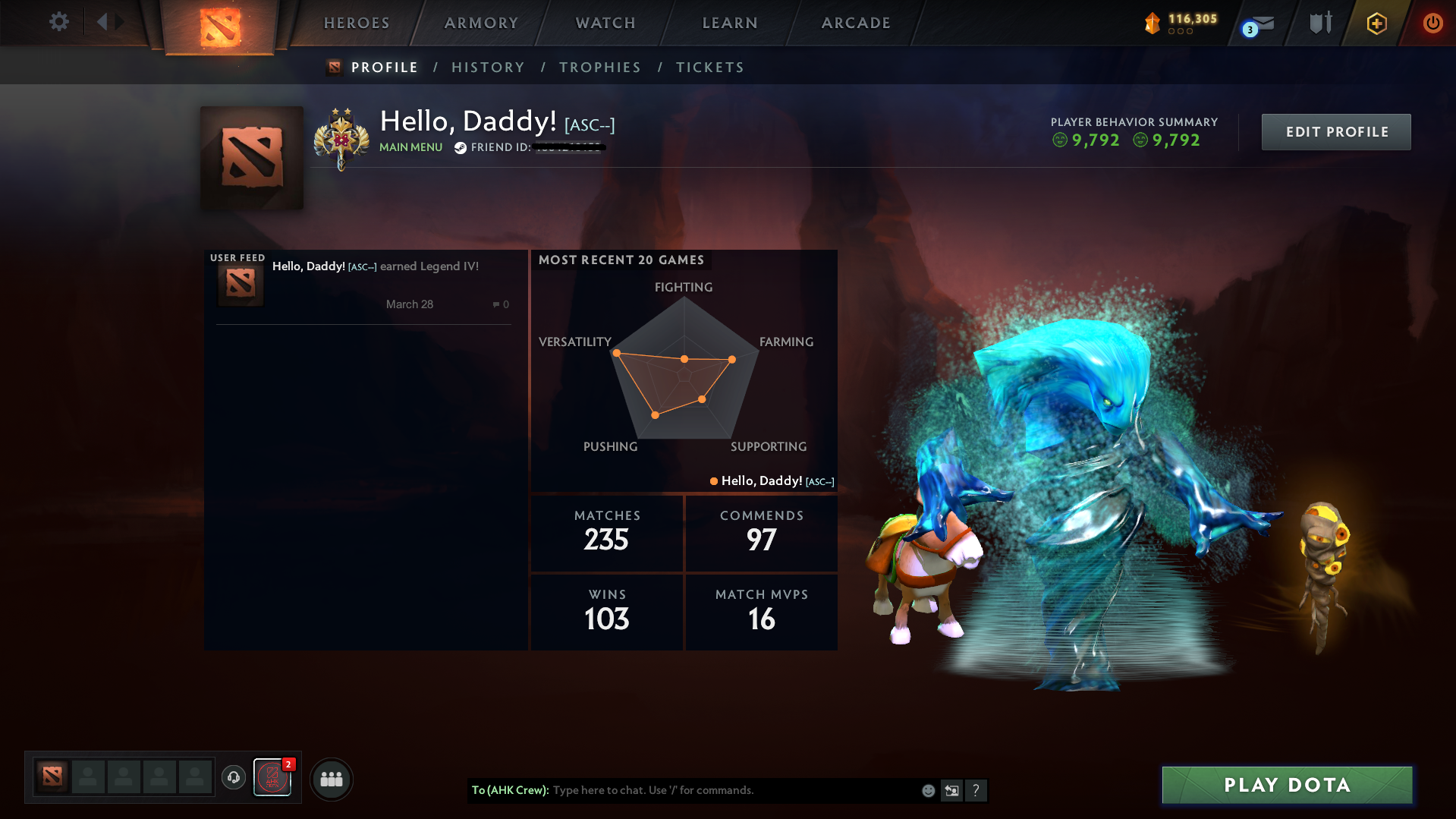Click the gold hexagon plus icon
Image resolution: width=1456 pixels, height=819 pixels.
[1376, 23]
